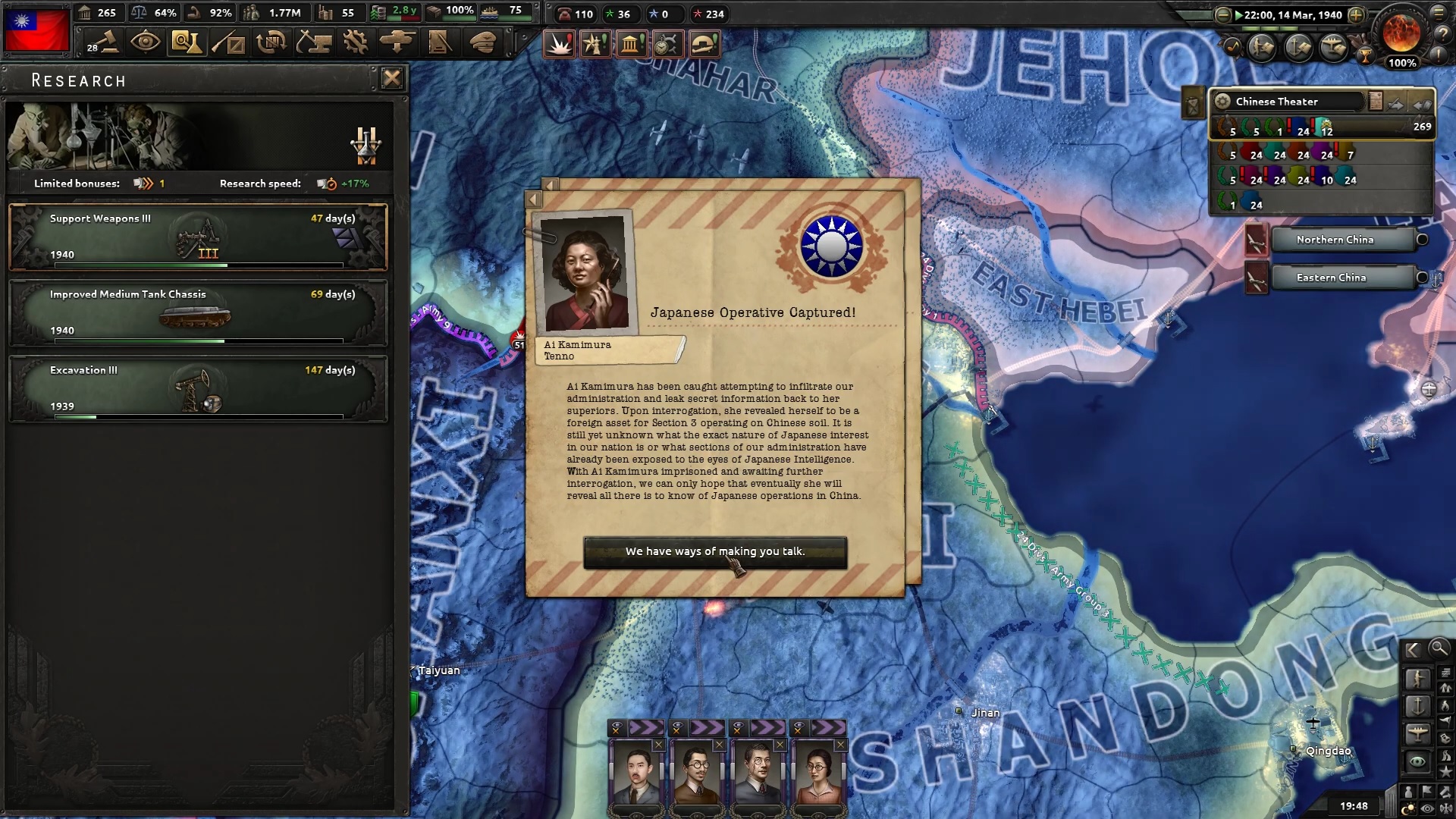The image size is (1456, 819).
Task: Select the Excavation III research entry
Action: (x=197, y=388)
